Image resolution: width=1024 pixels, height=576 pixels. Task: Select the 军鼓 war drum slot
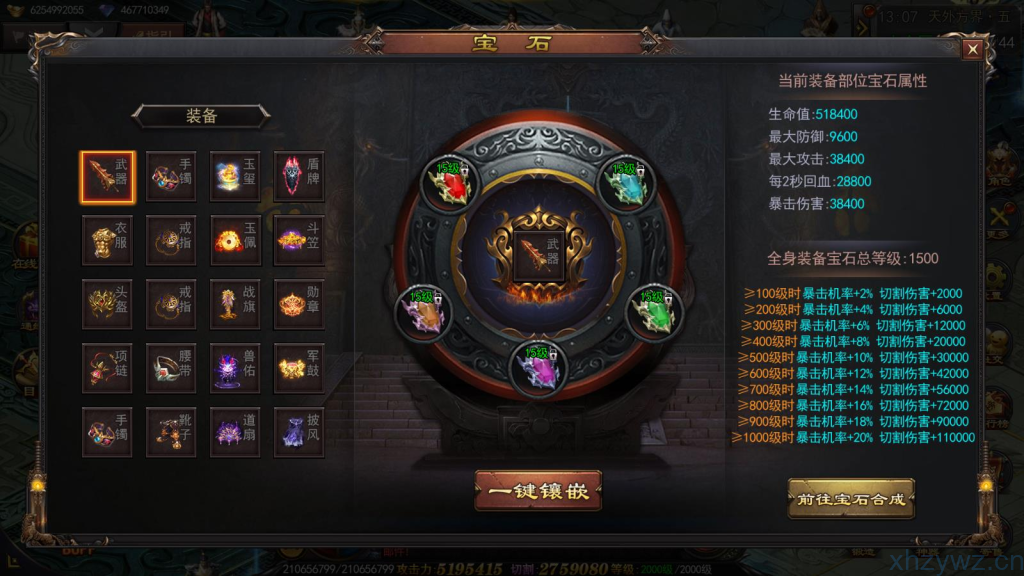pyautogui.click(x=299, y=368)
